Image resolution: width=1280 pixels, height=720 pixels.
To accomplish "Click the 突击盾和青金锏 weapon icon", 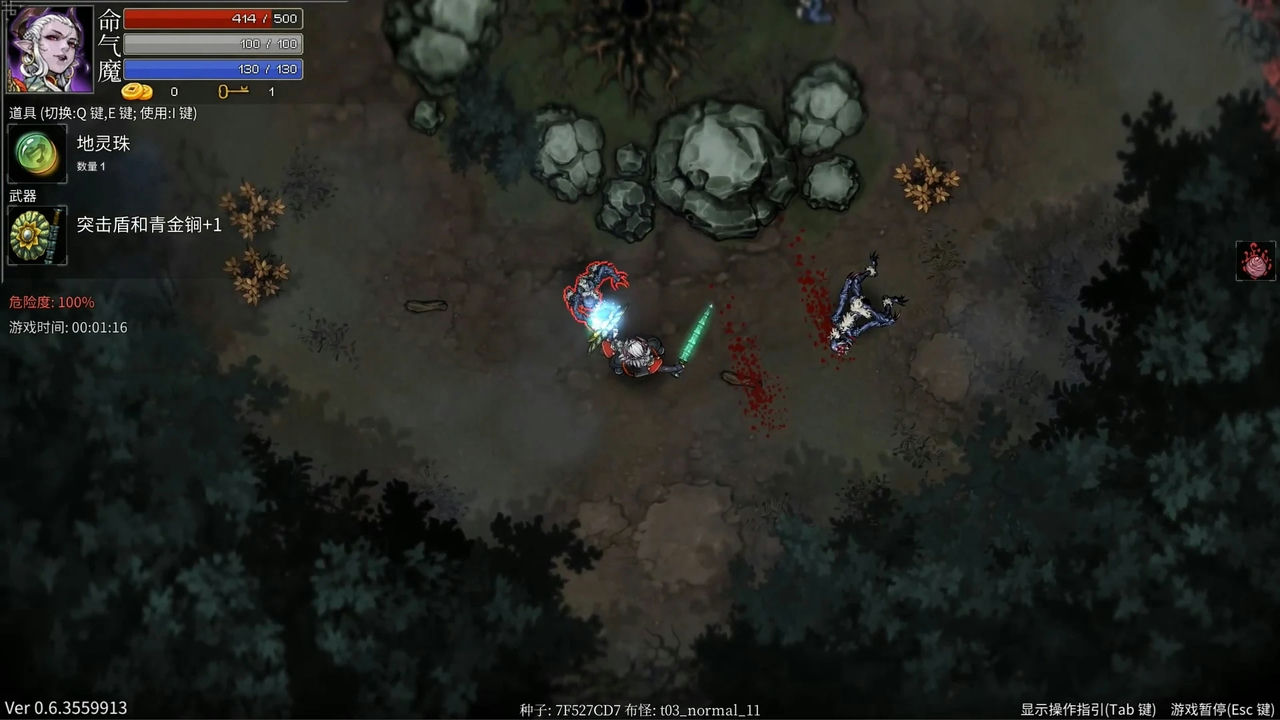I will pyautogui.click(x=37, y=235).
